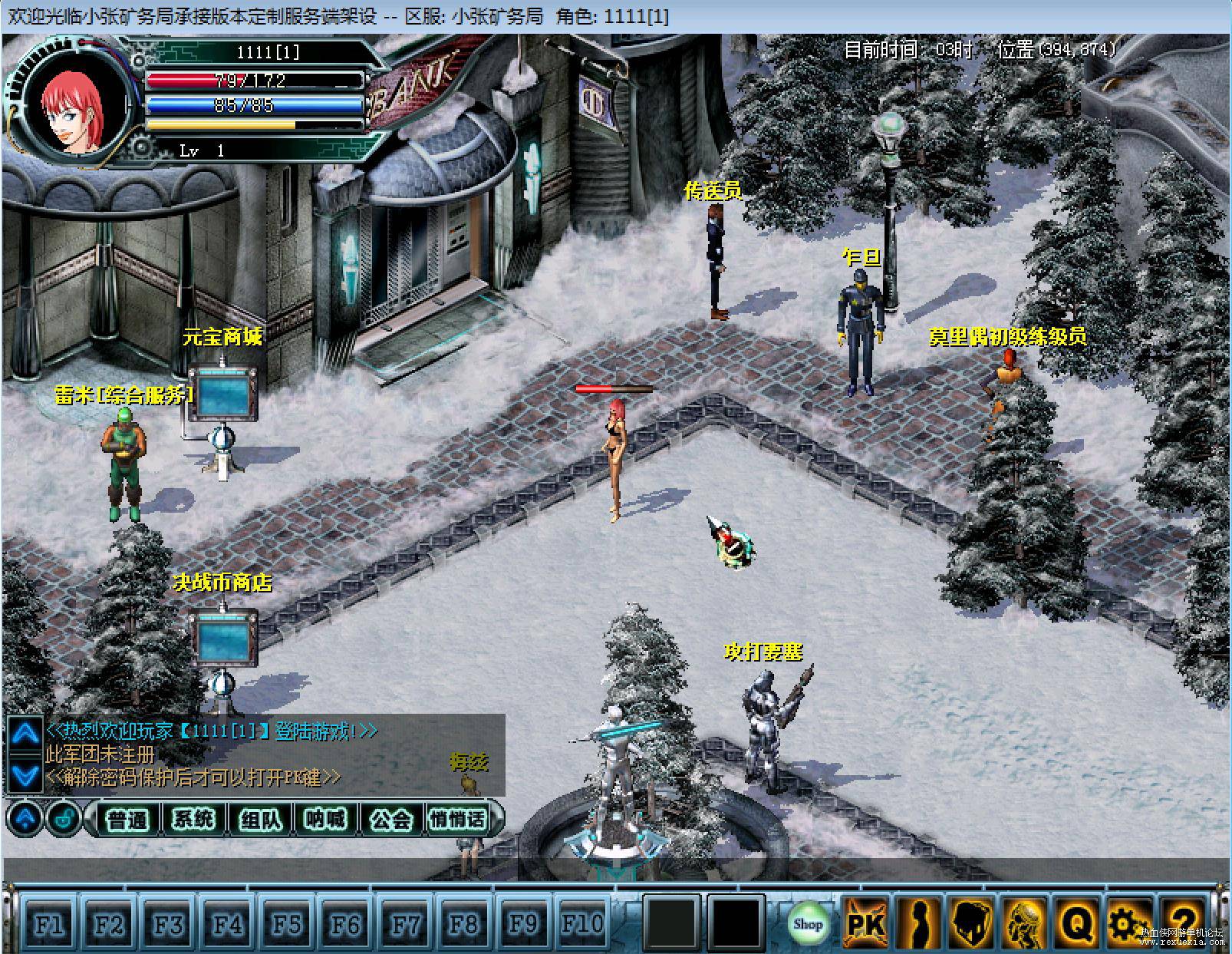
Task: Switch to the 呐喊 chat channel
Action: [325, 820]
